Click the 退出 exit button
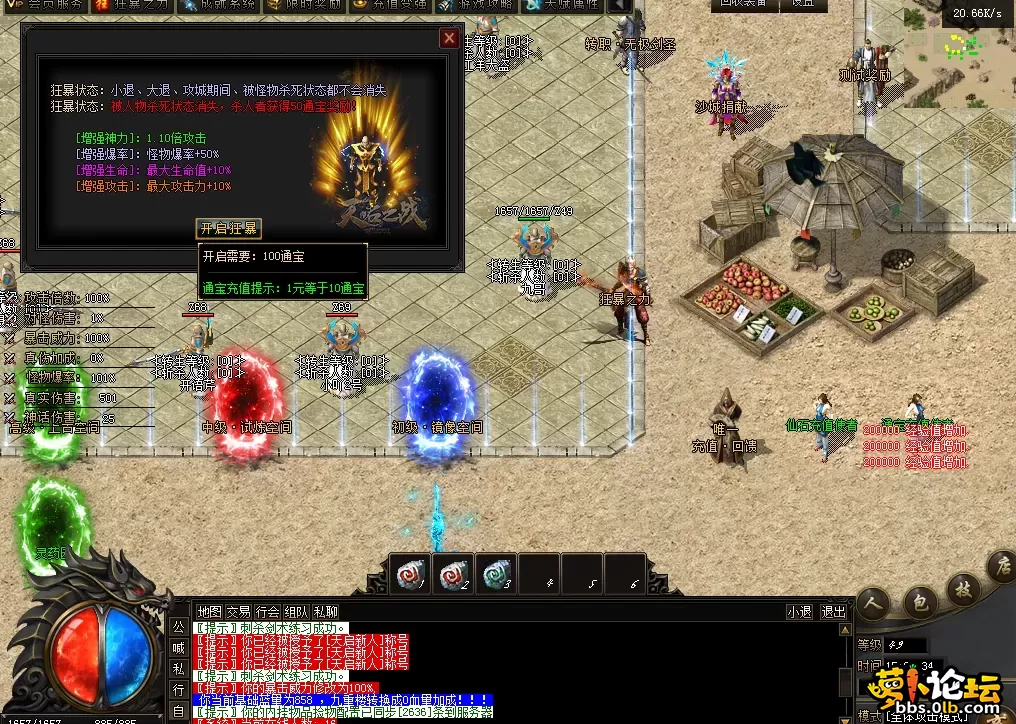This screenshot has height=724, width=1016. 833,611
